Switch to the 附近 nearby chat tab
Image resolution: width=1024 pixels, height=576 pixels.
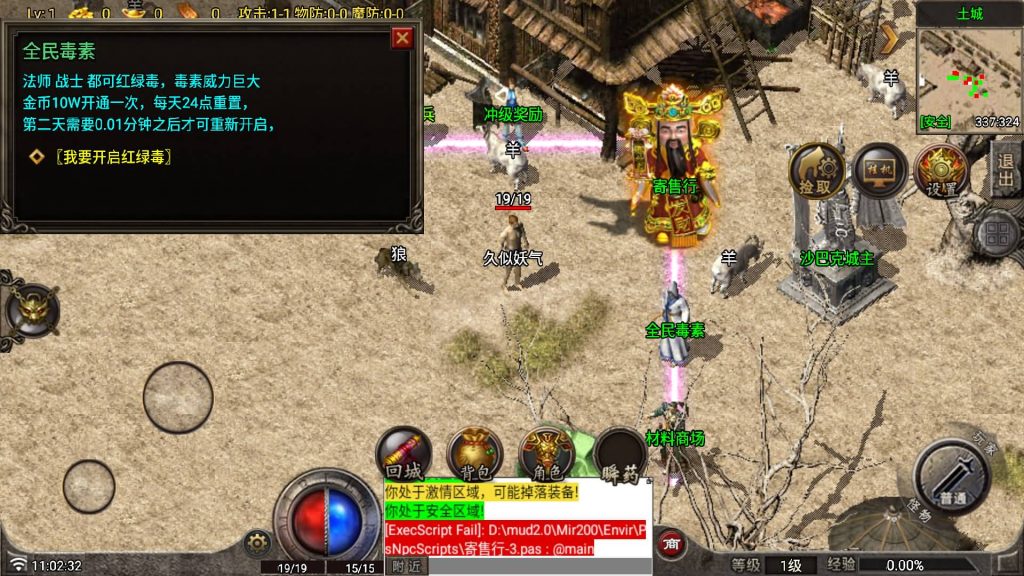click(406, 566)
